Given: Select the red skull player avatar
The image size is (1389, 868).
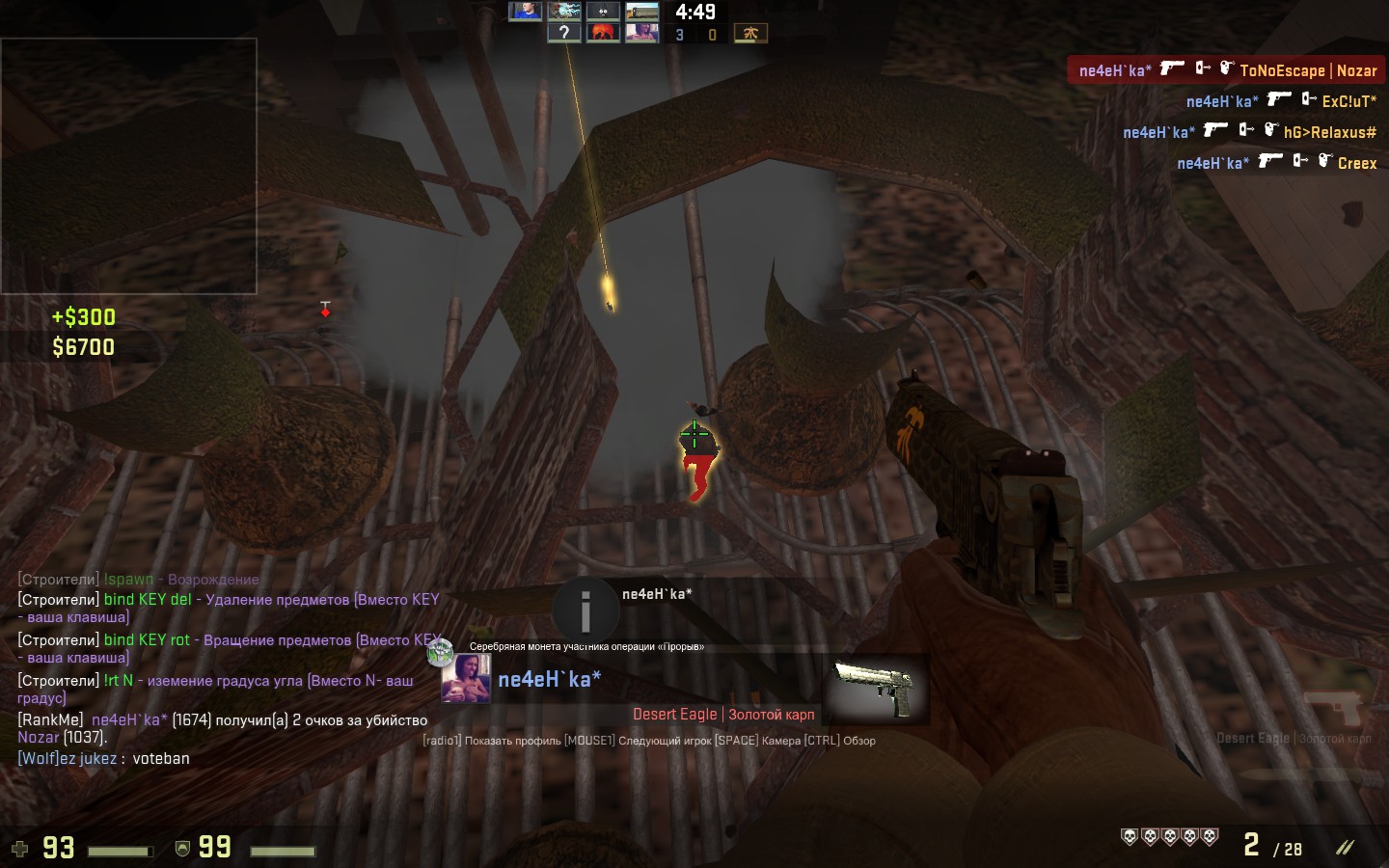Looking at the screenshot, I should 603,33.
